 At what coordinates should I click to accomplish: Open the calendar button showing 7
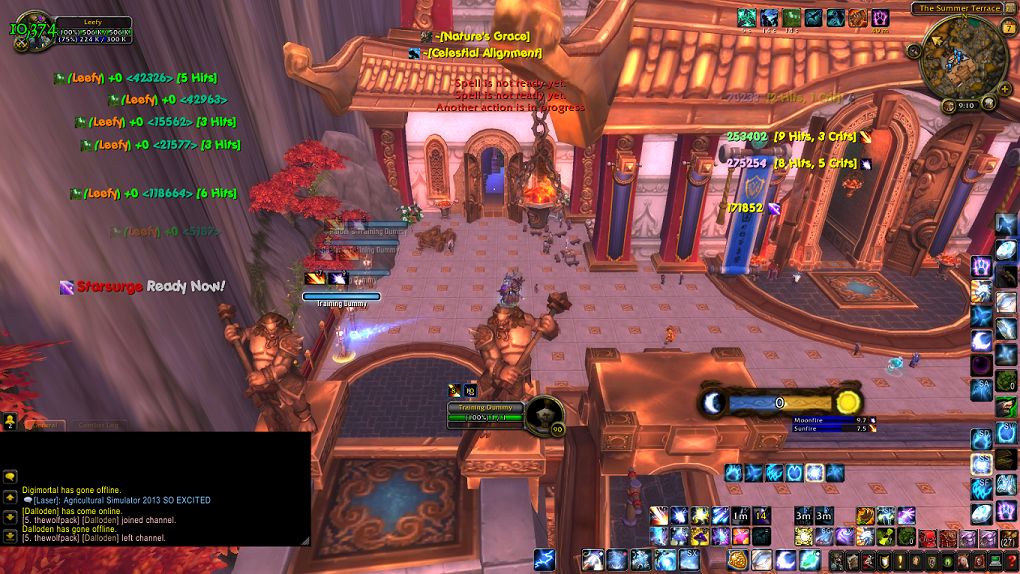[1006, 28]
